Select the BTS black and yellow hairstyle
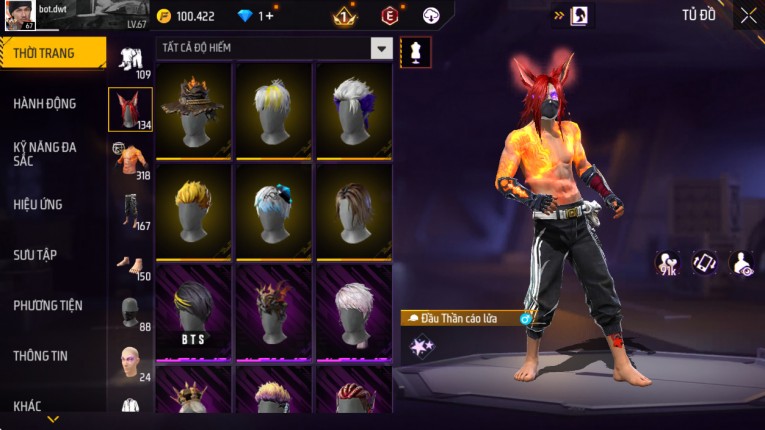 193,310
